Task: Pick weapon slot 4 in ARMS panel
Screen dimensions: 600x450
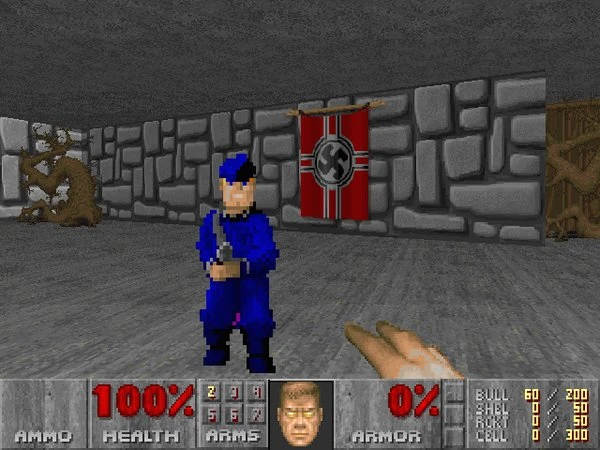Action: pyautogui.click(x=257, y=394)
